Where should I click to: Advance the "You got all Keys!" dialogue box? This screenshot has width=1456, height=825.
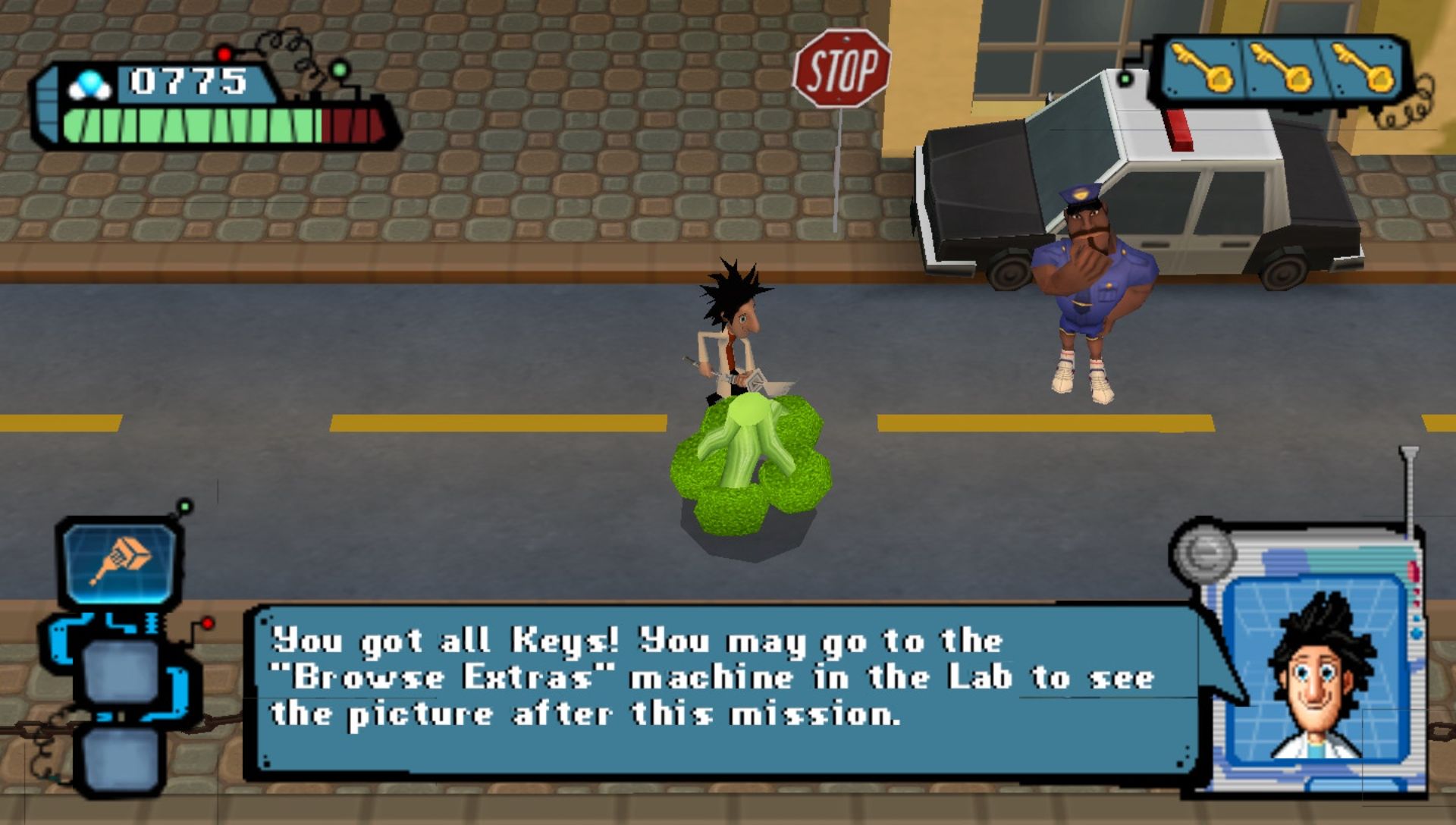tap(720, 692)
